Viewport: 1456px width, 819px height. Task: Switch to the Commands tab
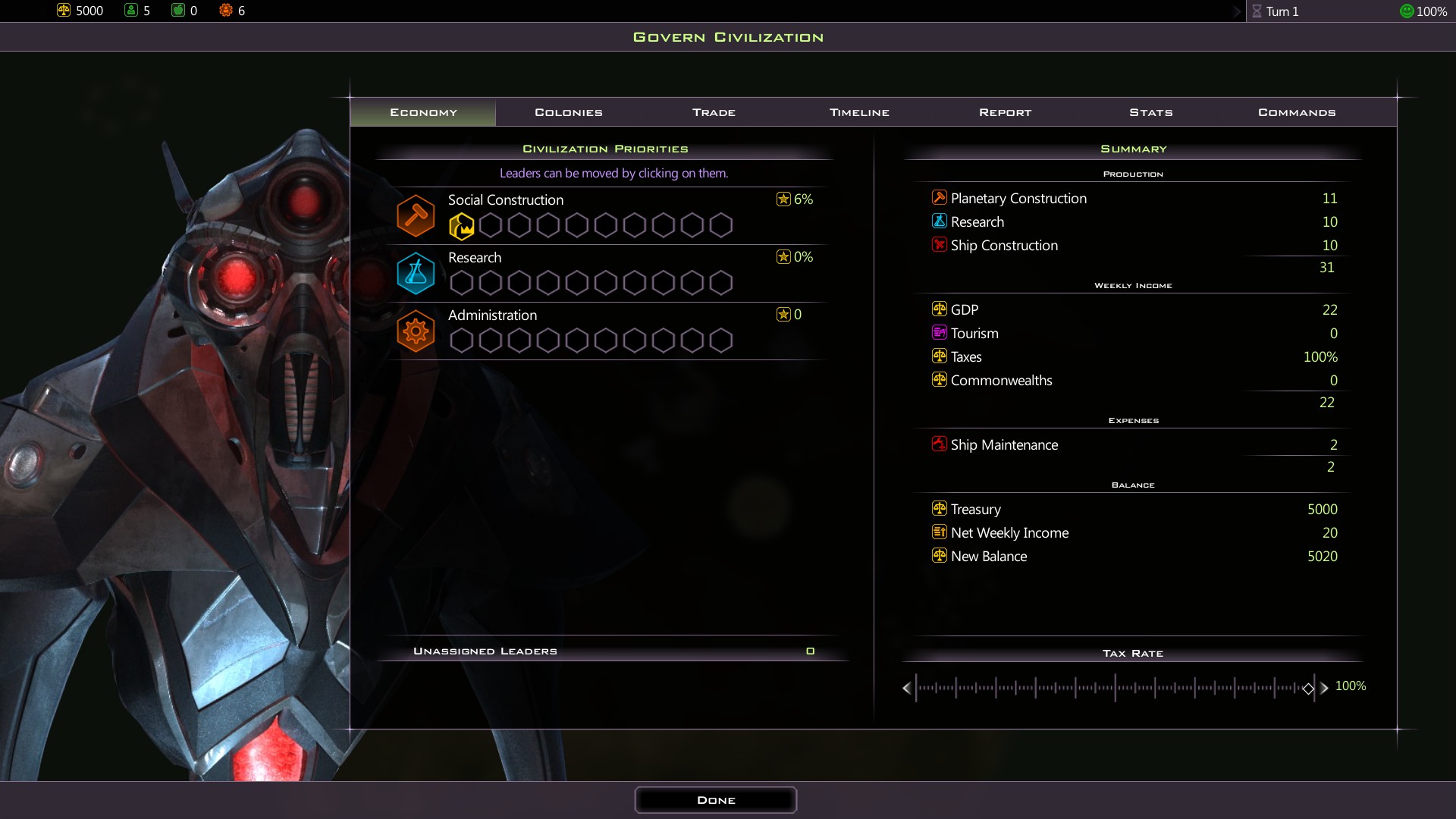(x=1297, y=112)
